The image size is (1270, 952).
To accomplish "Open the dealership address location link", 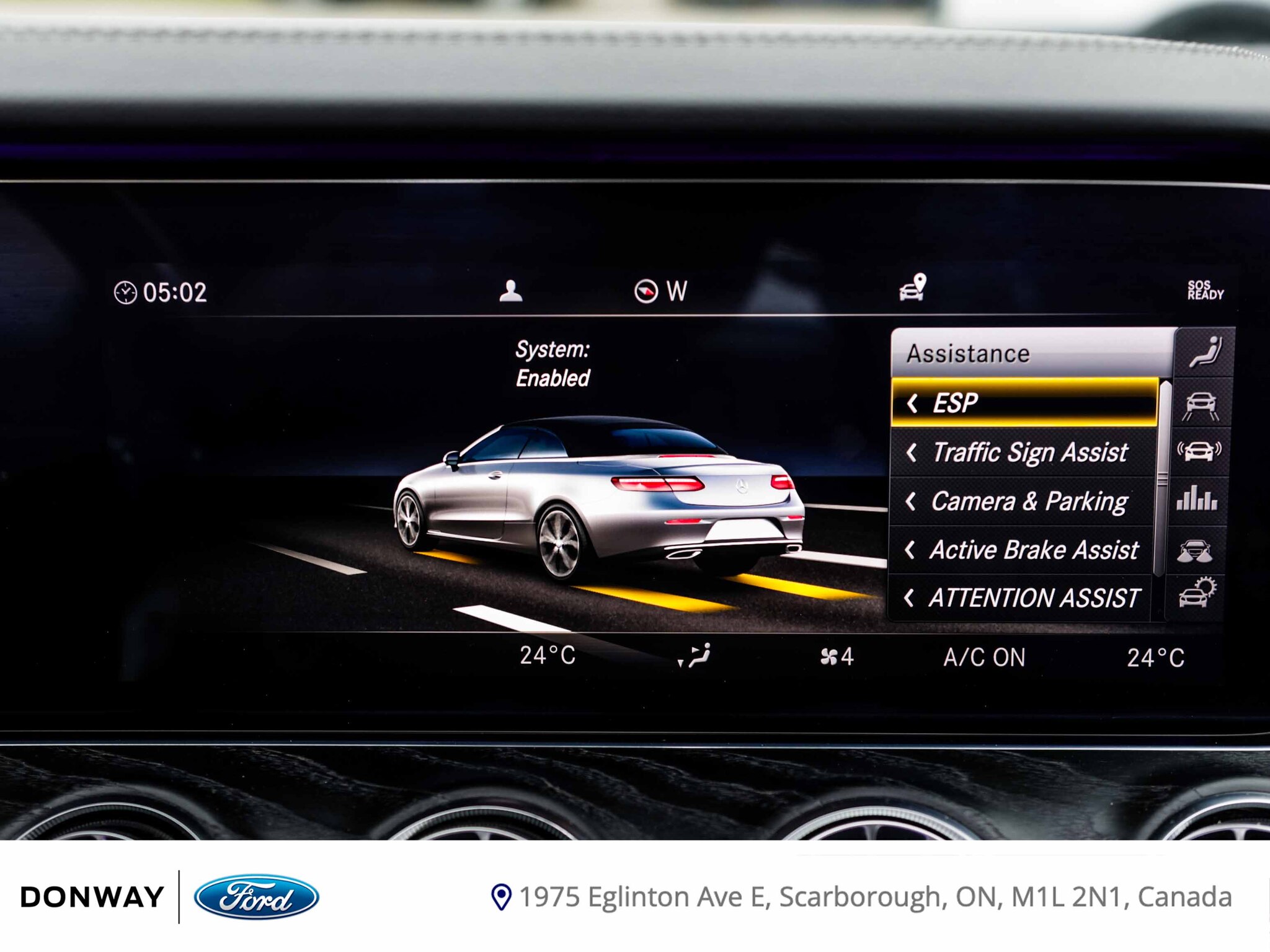I will coord(862,897).
